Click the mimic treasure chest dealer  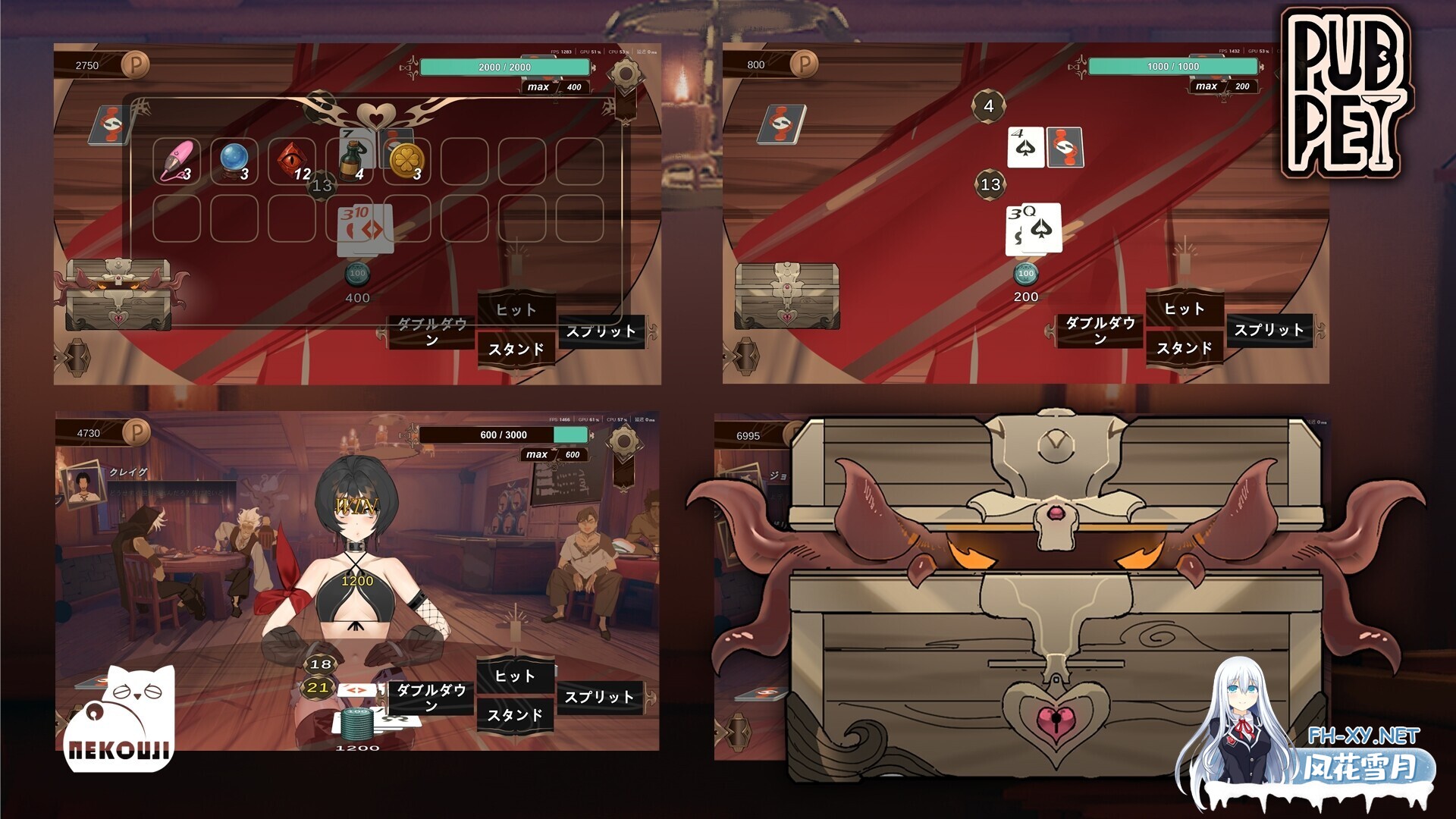118,296
